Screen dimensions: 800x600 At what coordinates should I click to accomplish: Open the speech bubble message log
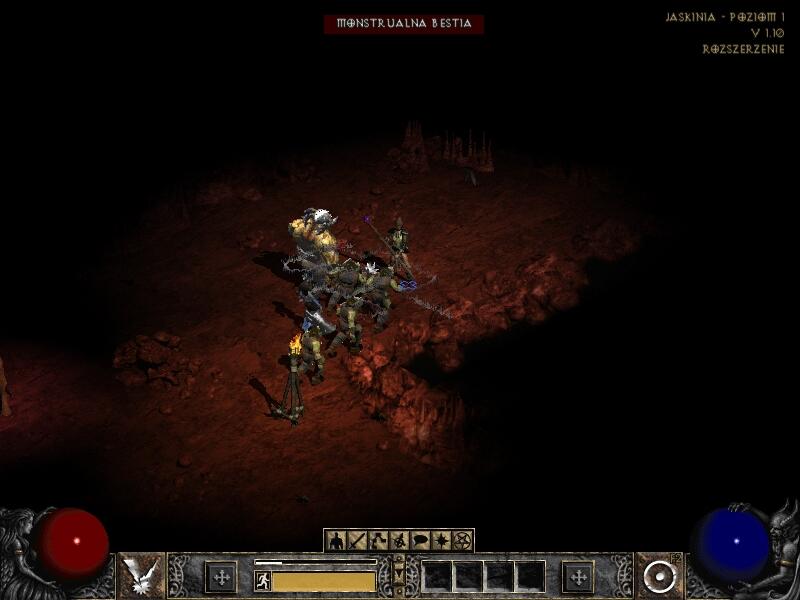(420, 541)
